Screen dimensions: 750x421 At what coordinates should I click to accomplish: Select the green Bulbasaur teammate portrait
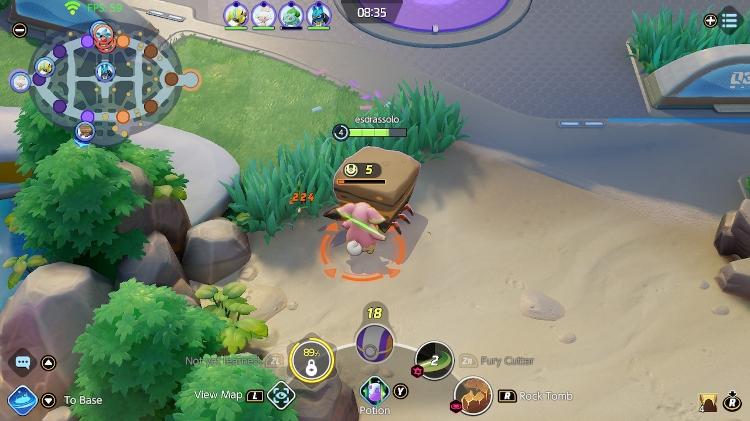tap(291, 14)
